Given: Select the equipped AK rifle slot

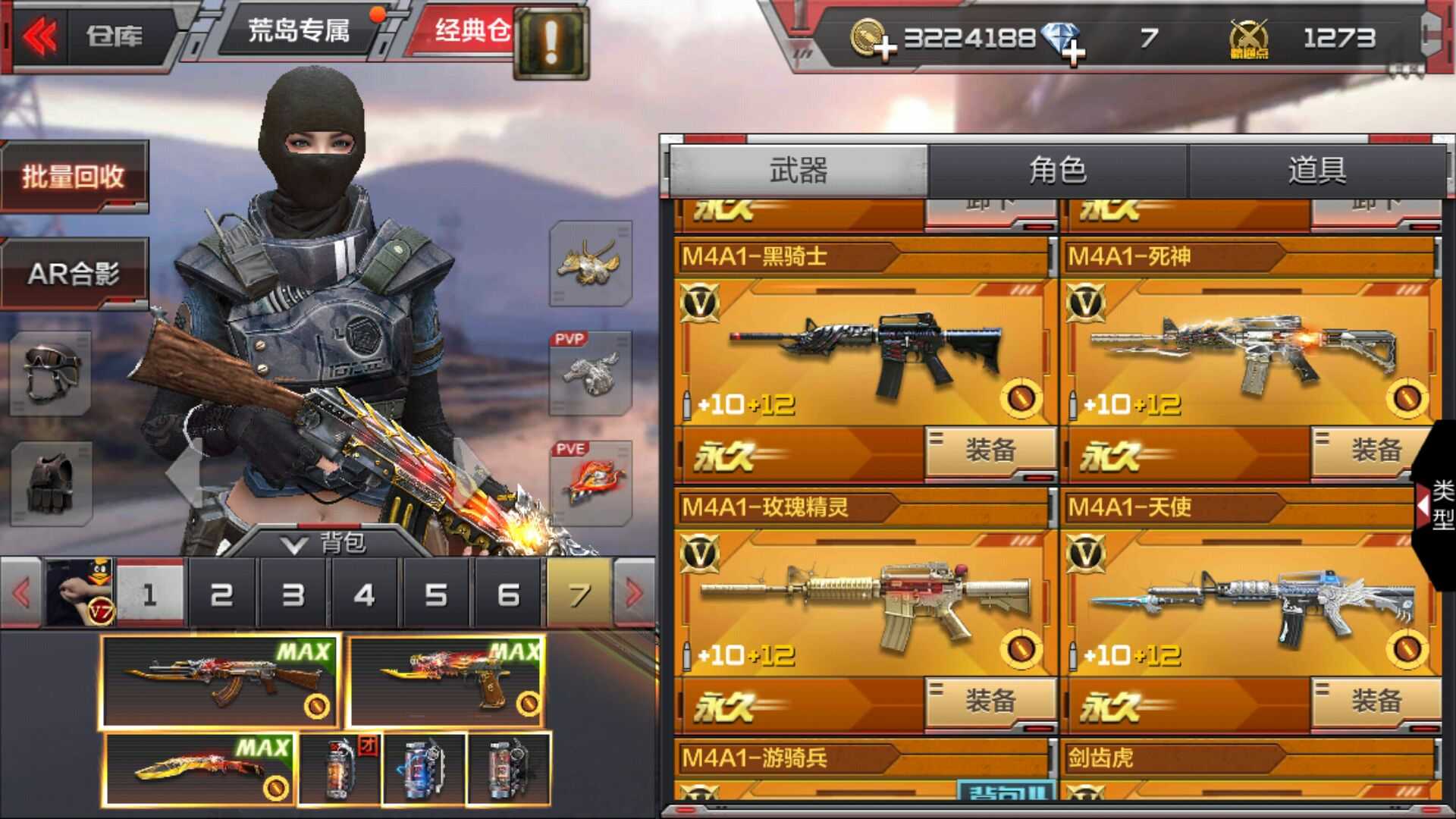Looking at the screenshot, I should point(220,680).
